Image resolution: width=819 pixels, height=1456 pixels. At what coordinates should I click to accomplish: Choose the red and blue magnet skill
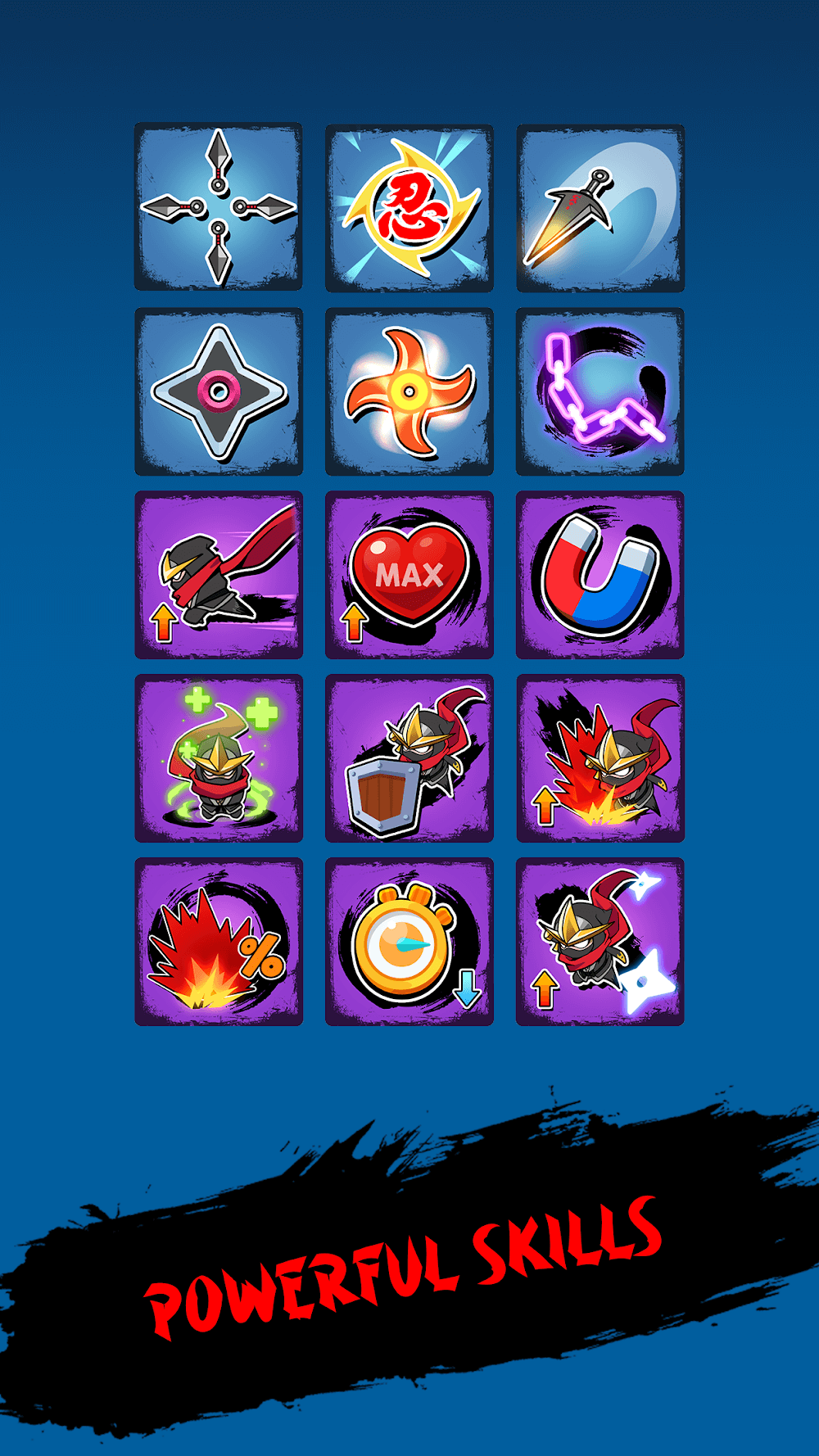(x=600, y=575)
